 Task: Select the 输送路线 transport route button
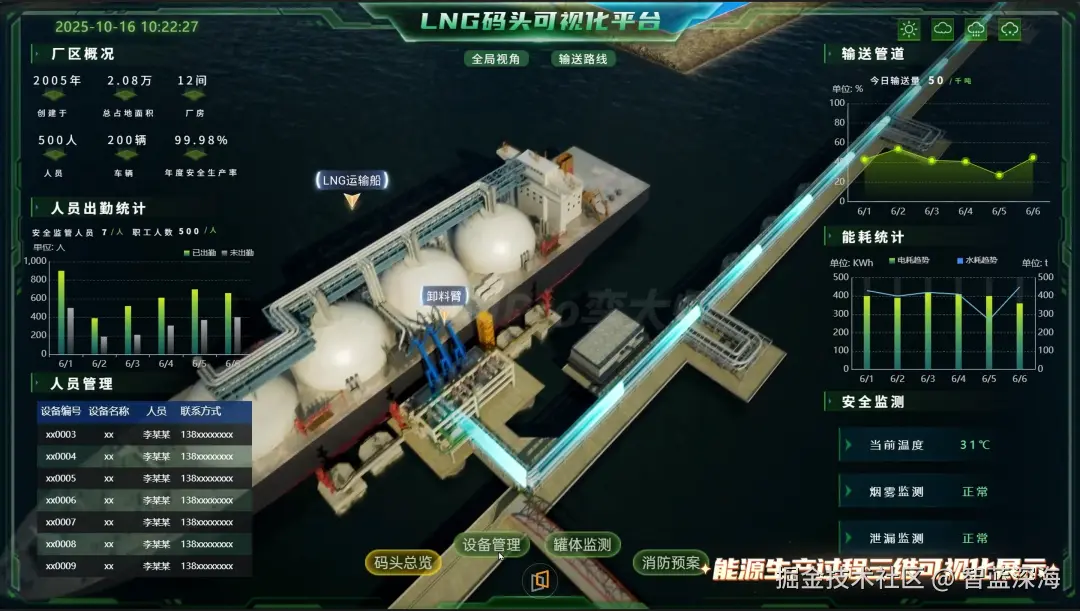pos(583,58)
